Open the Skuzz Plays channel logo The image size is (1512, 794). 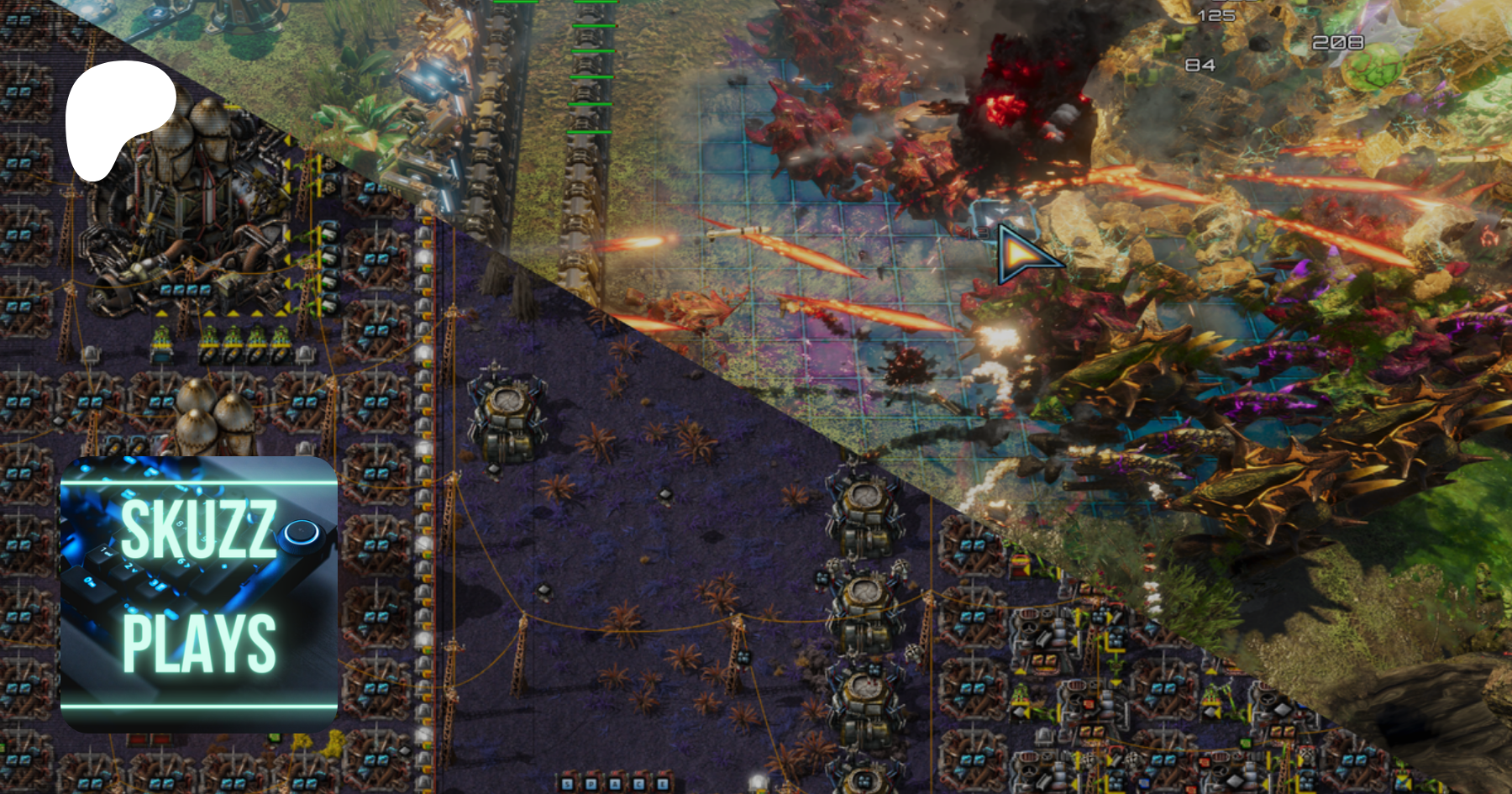[x=199, y=593]
